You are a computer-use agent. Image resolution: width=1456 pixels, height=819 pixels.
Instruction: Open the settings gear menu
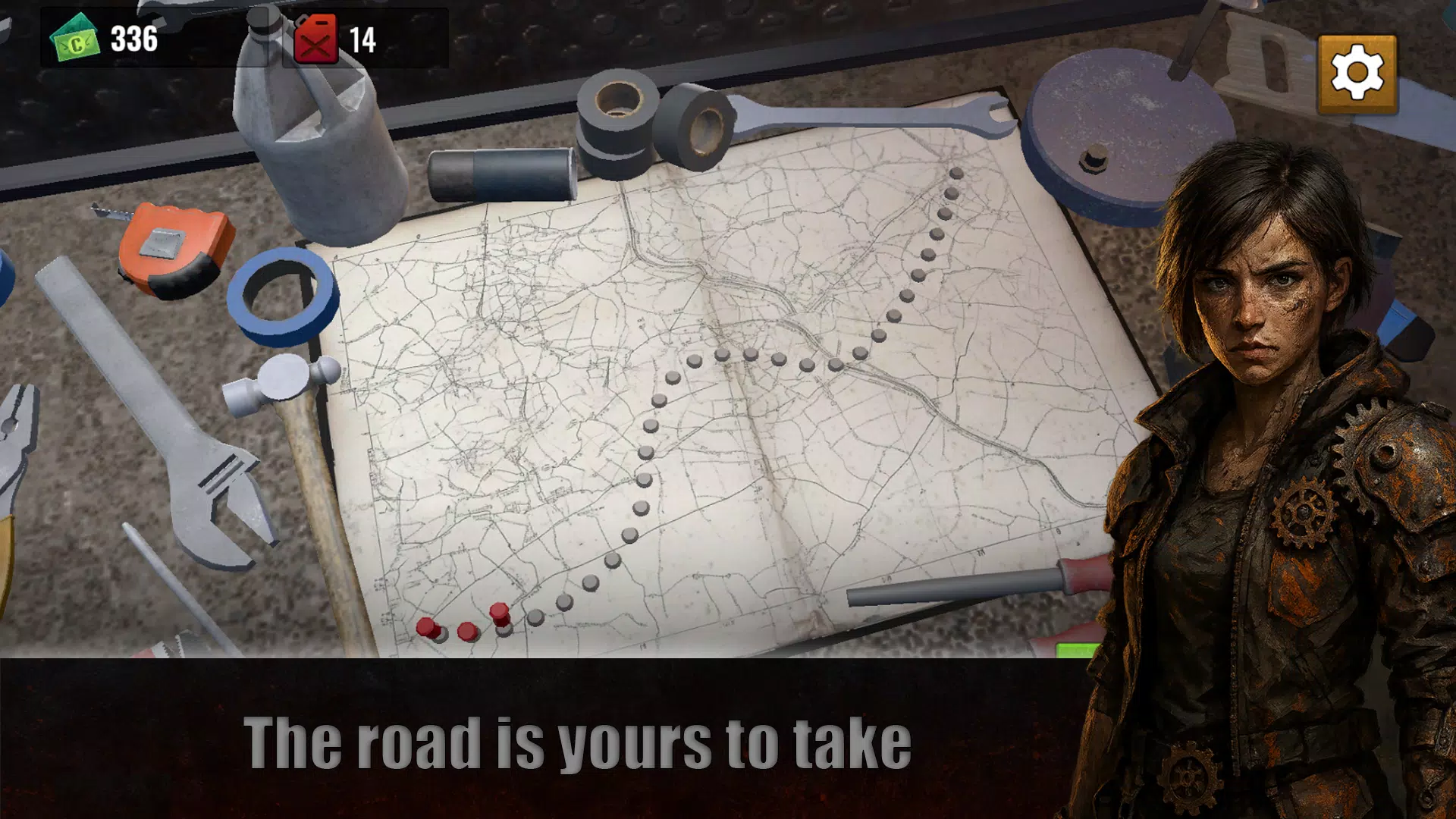pyautogui.click(x=1357, y=74)
